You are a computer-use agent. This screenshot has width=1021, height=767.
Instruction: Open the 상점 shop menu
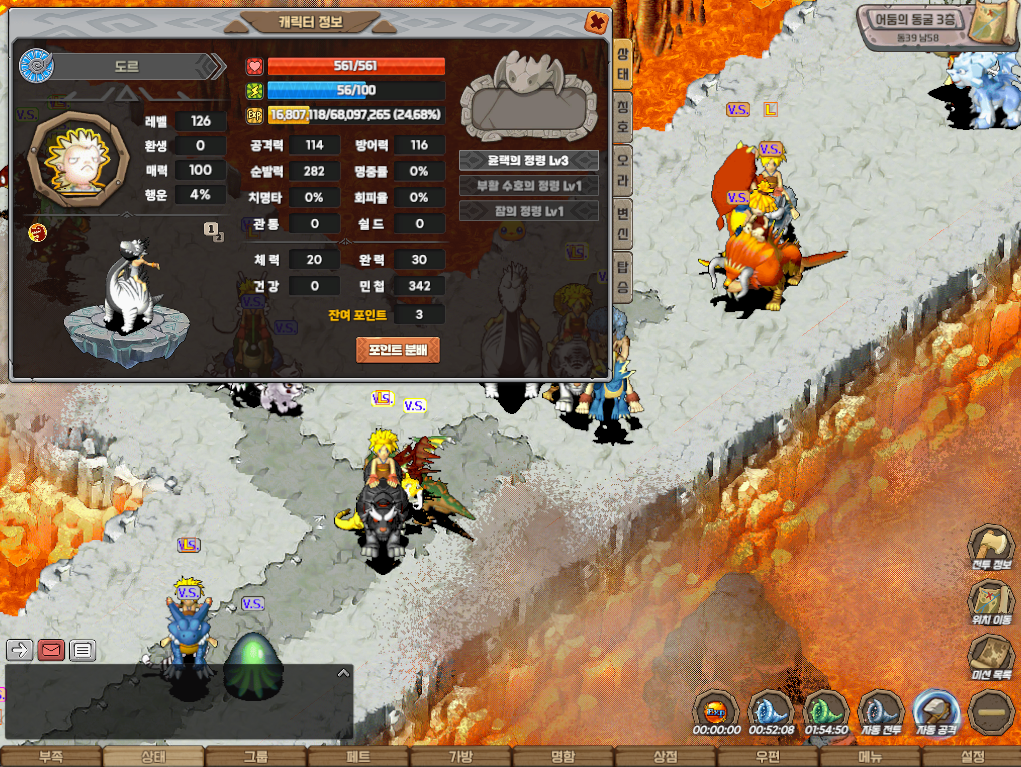click(665, 757)
